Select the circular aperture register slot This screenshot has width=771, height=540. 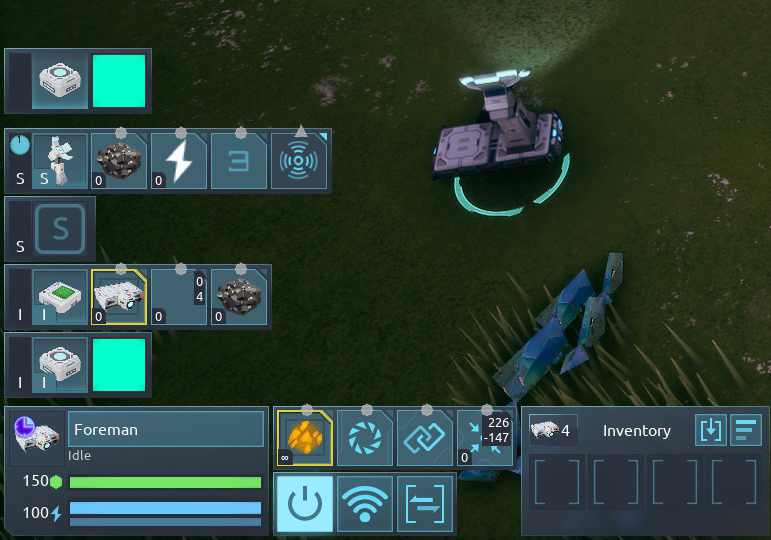coord(364,438)
